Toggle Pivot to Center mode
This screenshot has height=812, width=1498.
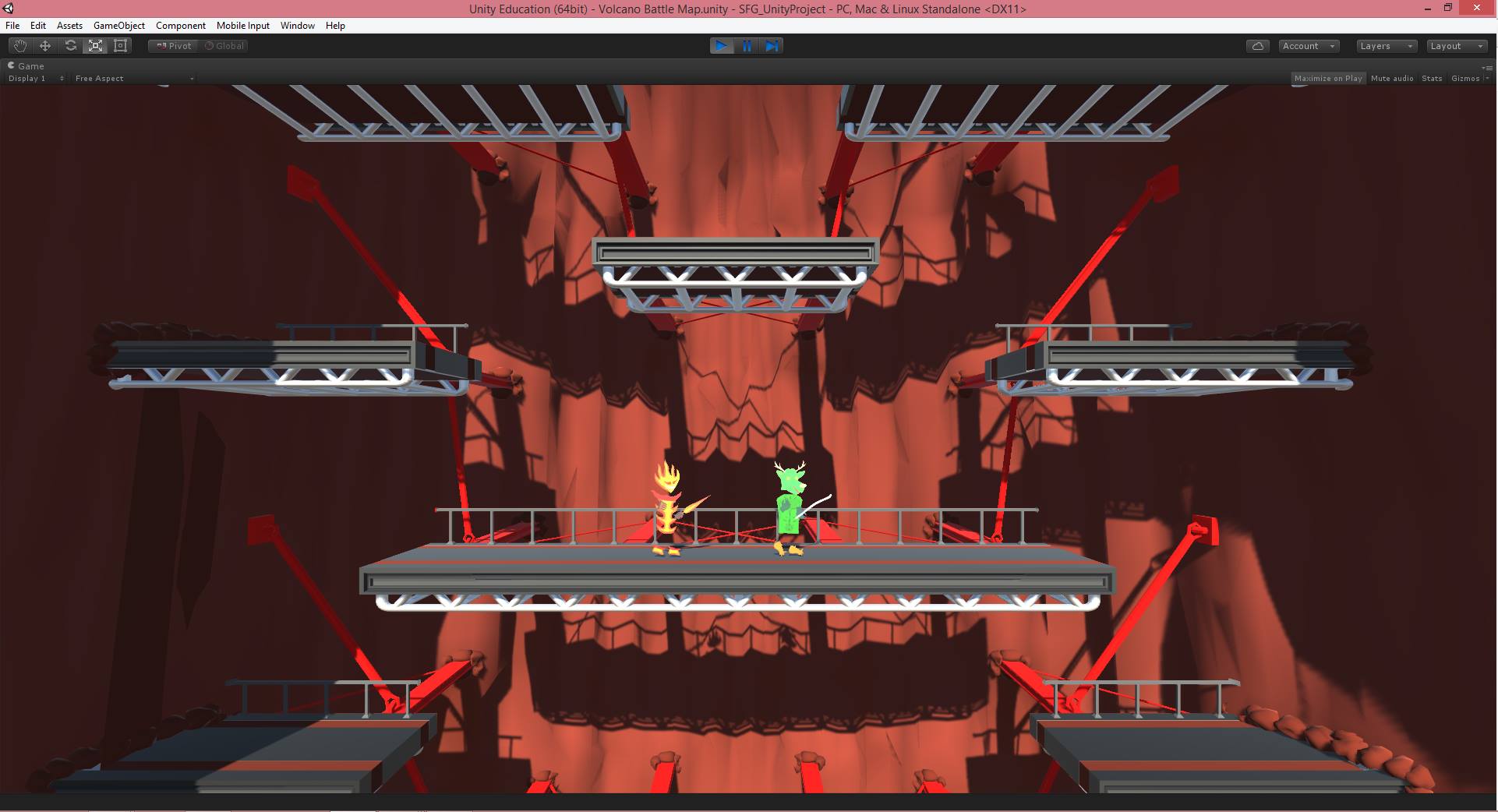pos(172,46)
